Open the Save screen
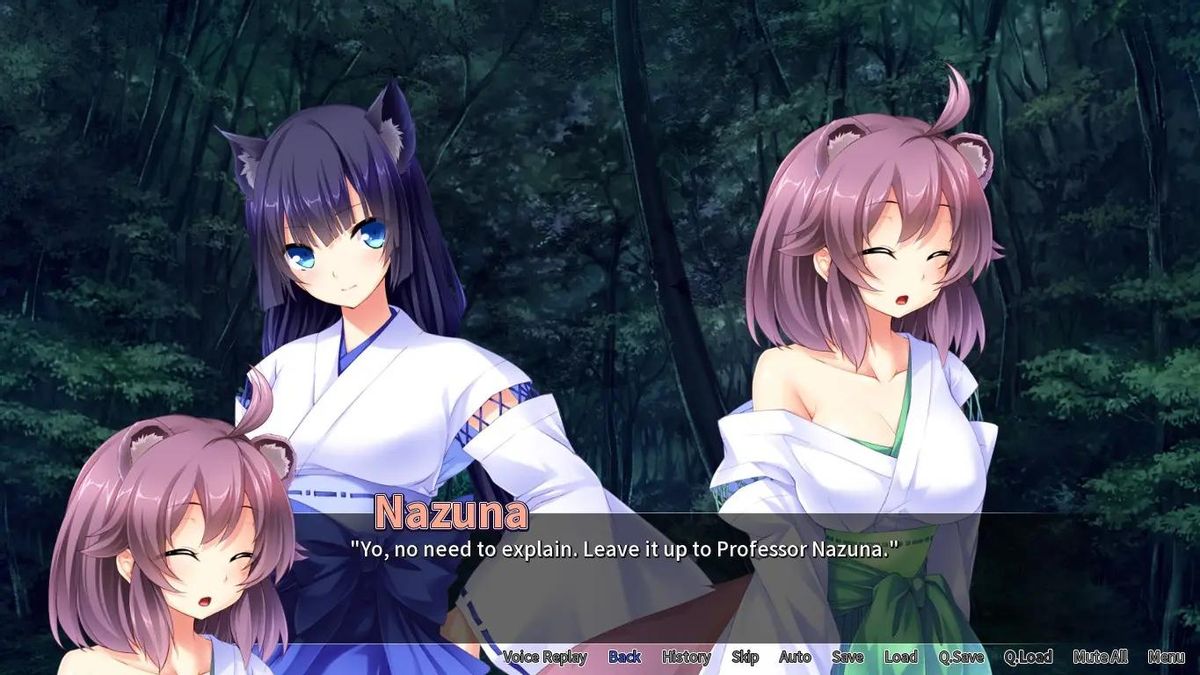 tap(847, 657)
